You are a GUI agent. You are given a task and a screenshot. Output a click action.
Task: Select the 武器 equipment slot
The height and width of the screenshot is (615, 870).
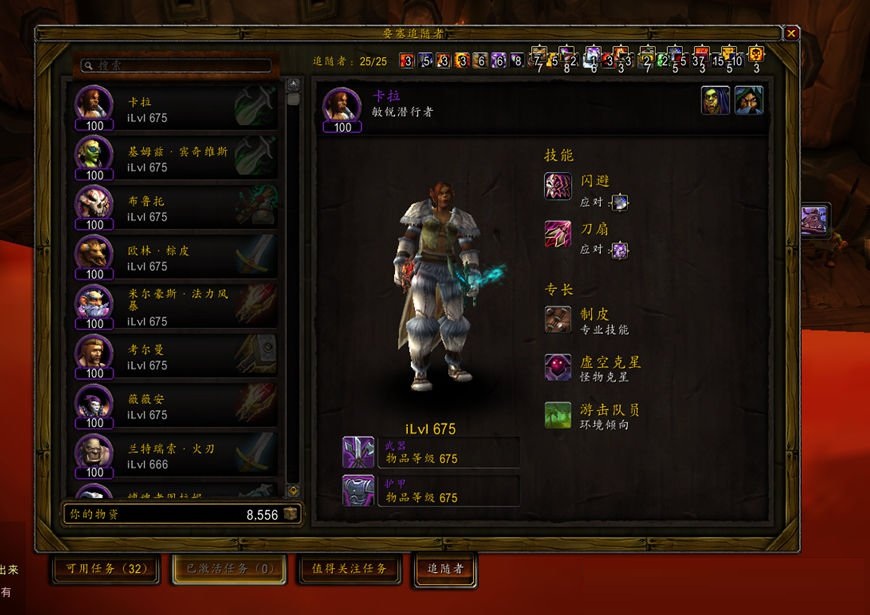point(358,452)
